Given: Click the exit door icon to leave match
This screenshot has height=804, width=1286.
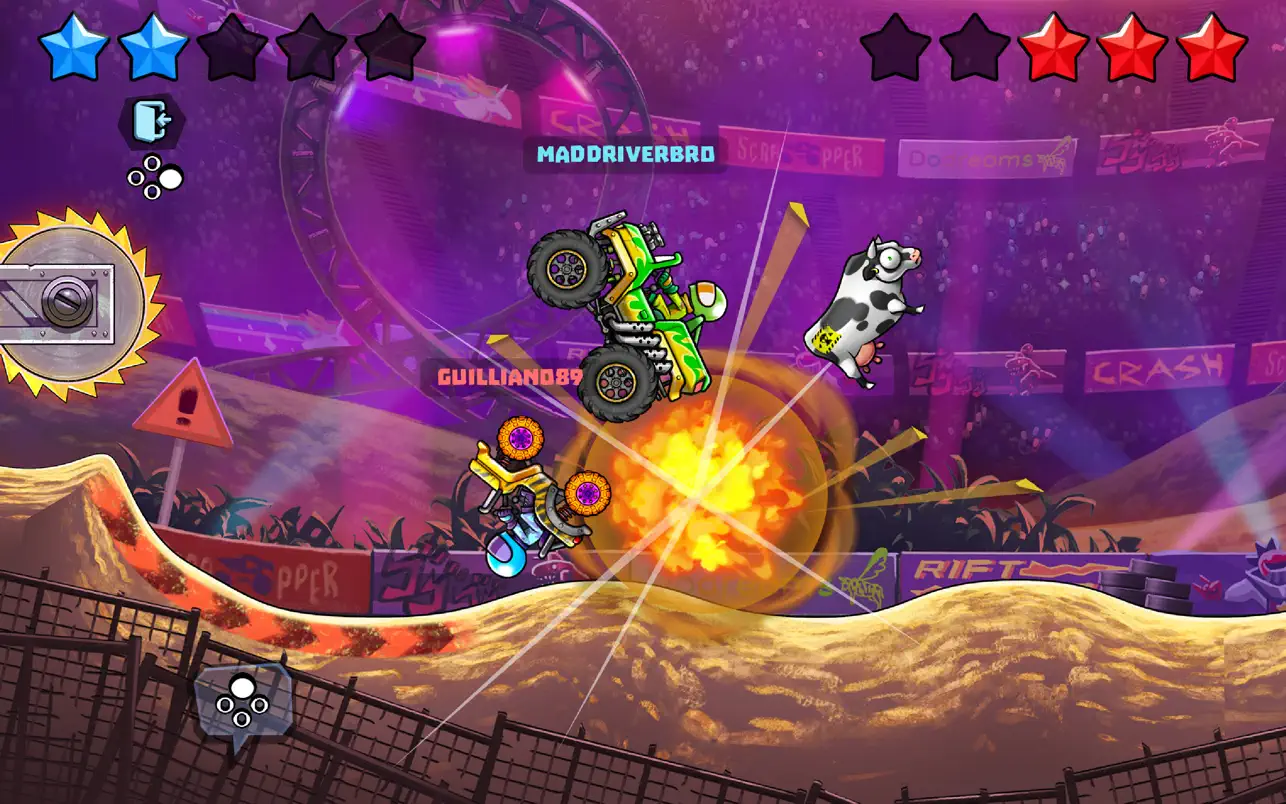Looking at the screenshot, I should point(152,121).
